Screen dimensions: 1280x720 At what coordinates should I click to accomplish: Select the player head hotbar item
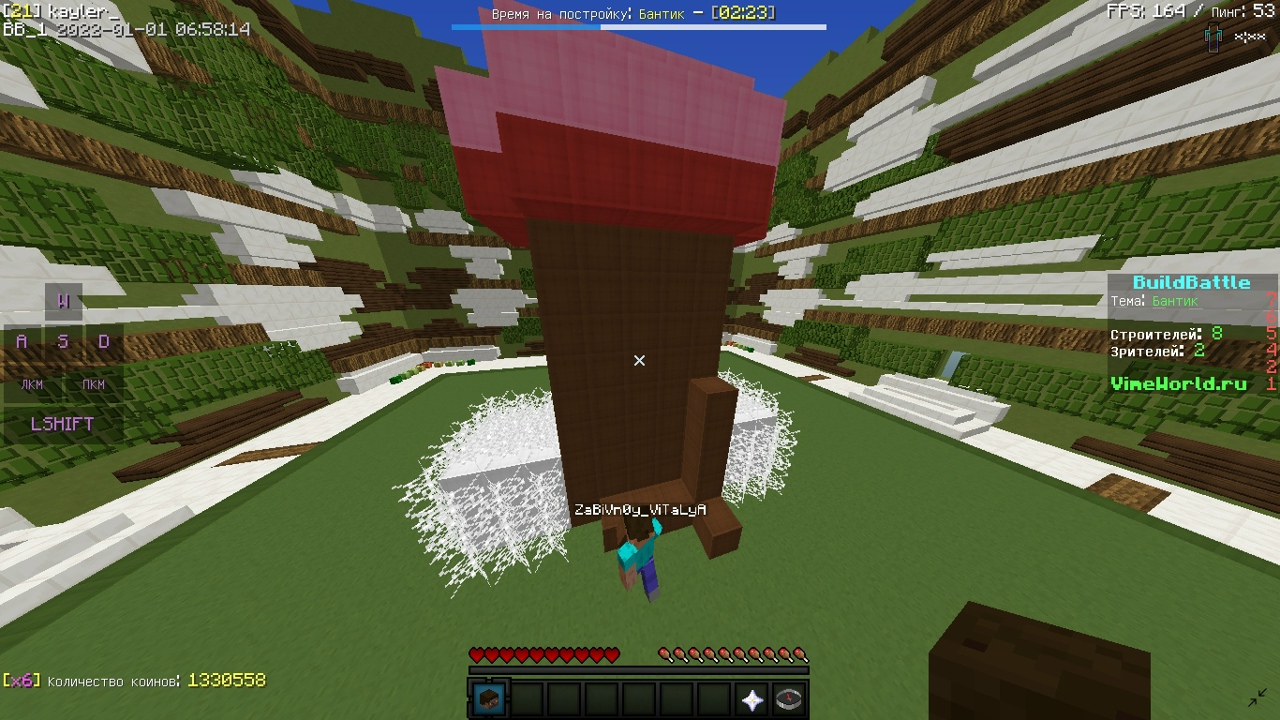point(489,697)
